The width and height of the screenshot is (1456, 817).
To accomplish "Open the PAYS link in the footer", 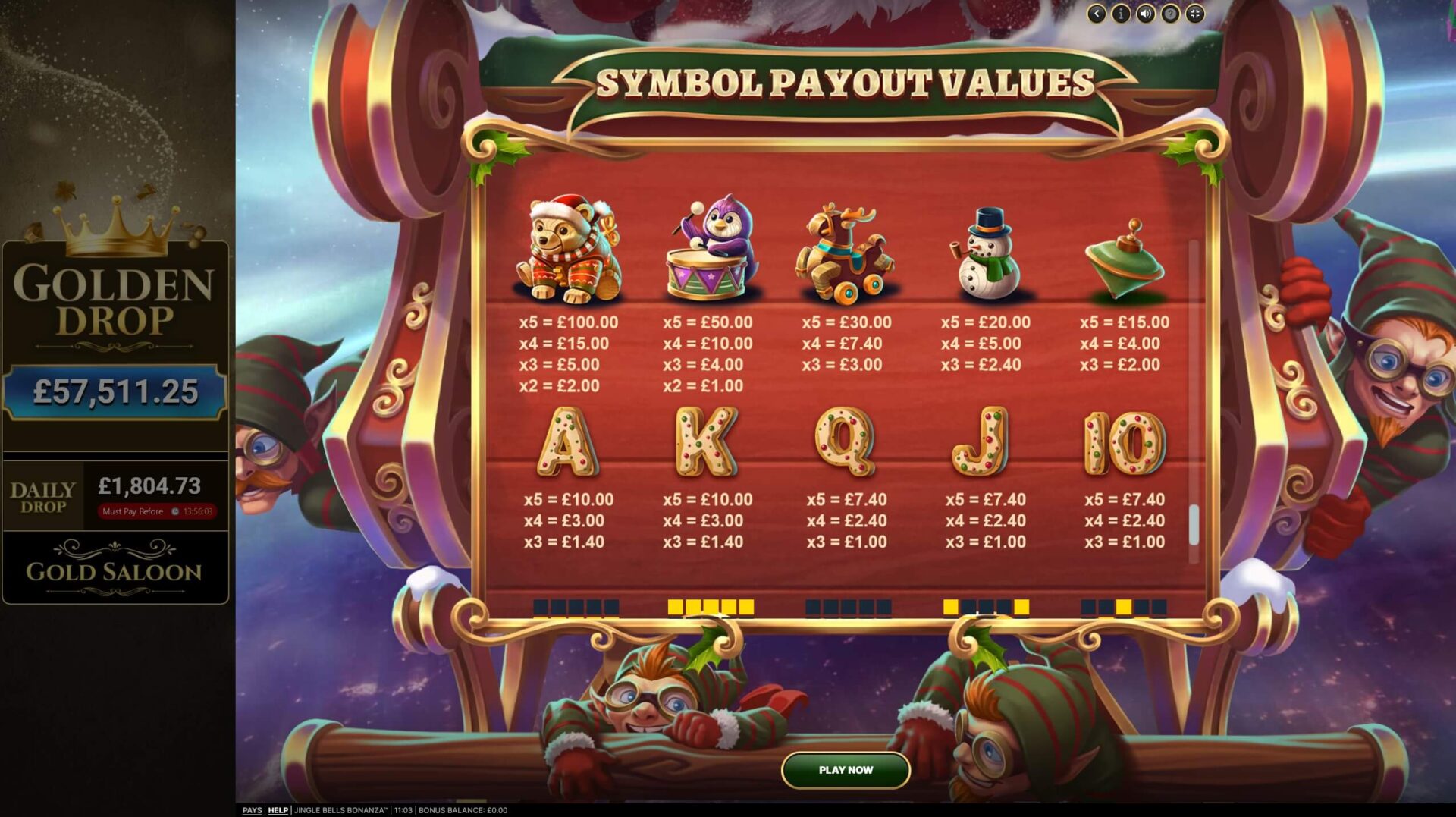I will (252, 810).
